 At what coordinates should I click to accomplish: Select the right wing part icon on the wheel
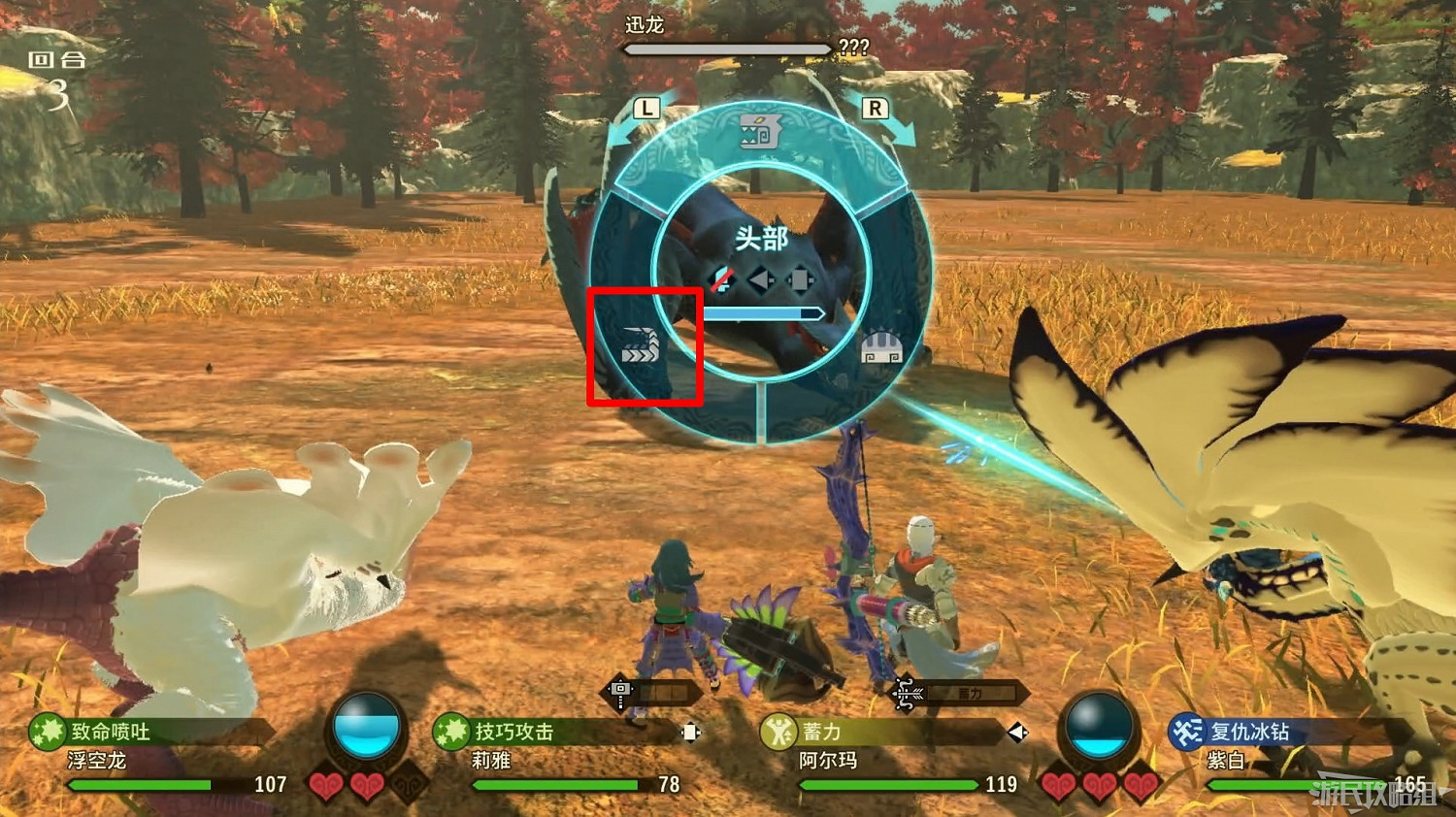[x=881, y=347]
